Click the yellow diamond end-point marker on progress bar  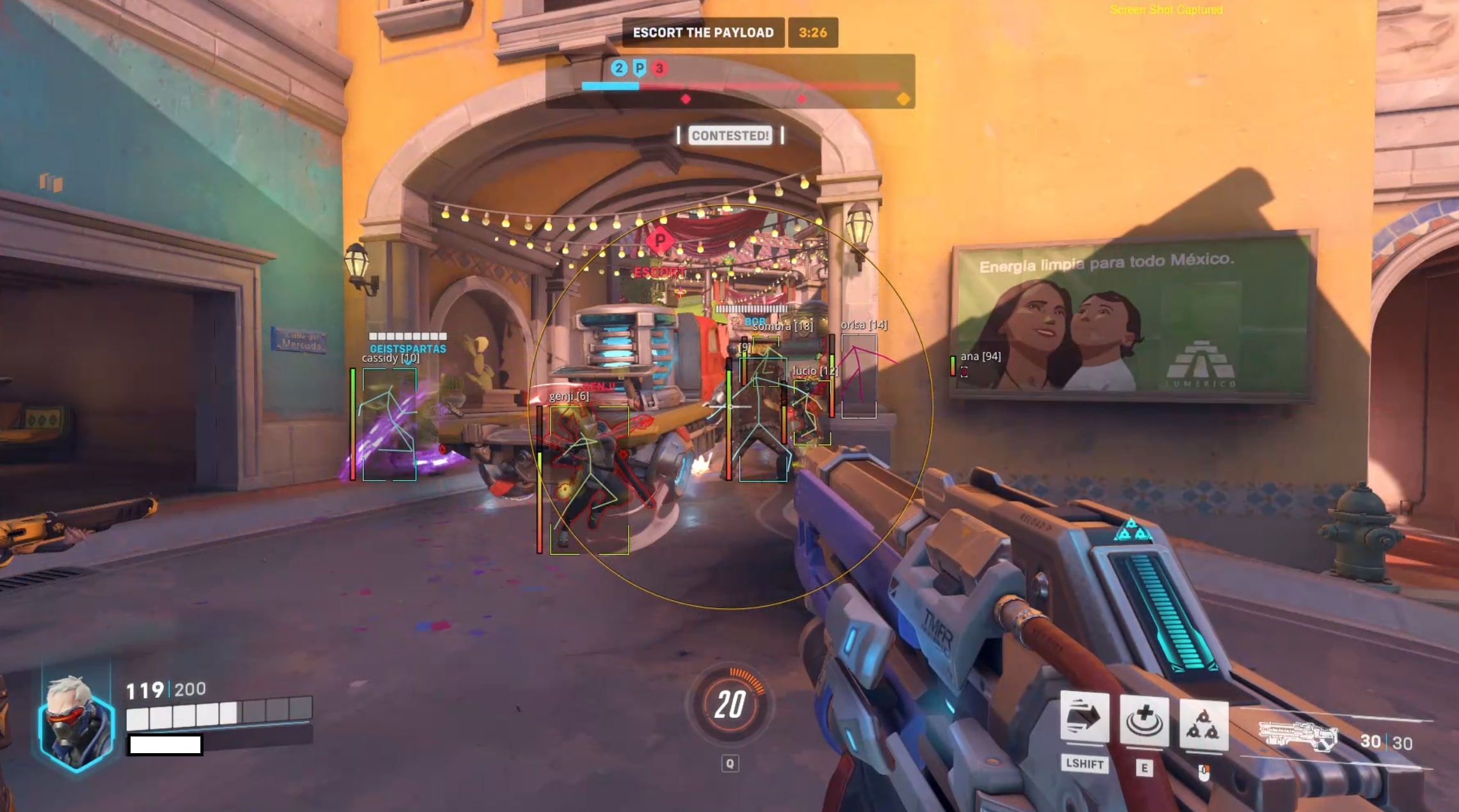click(903, 100)
